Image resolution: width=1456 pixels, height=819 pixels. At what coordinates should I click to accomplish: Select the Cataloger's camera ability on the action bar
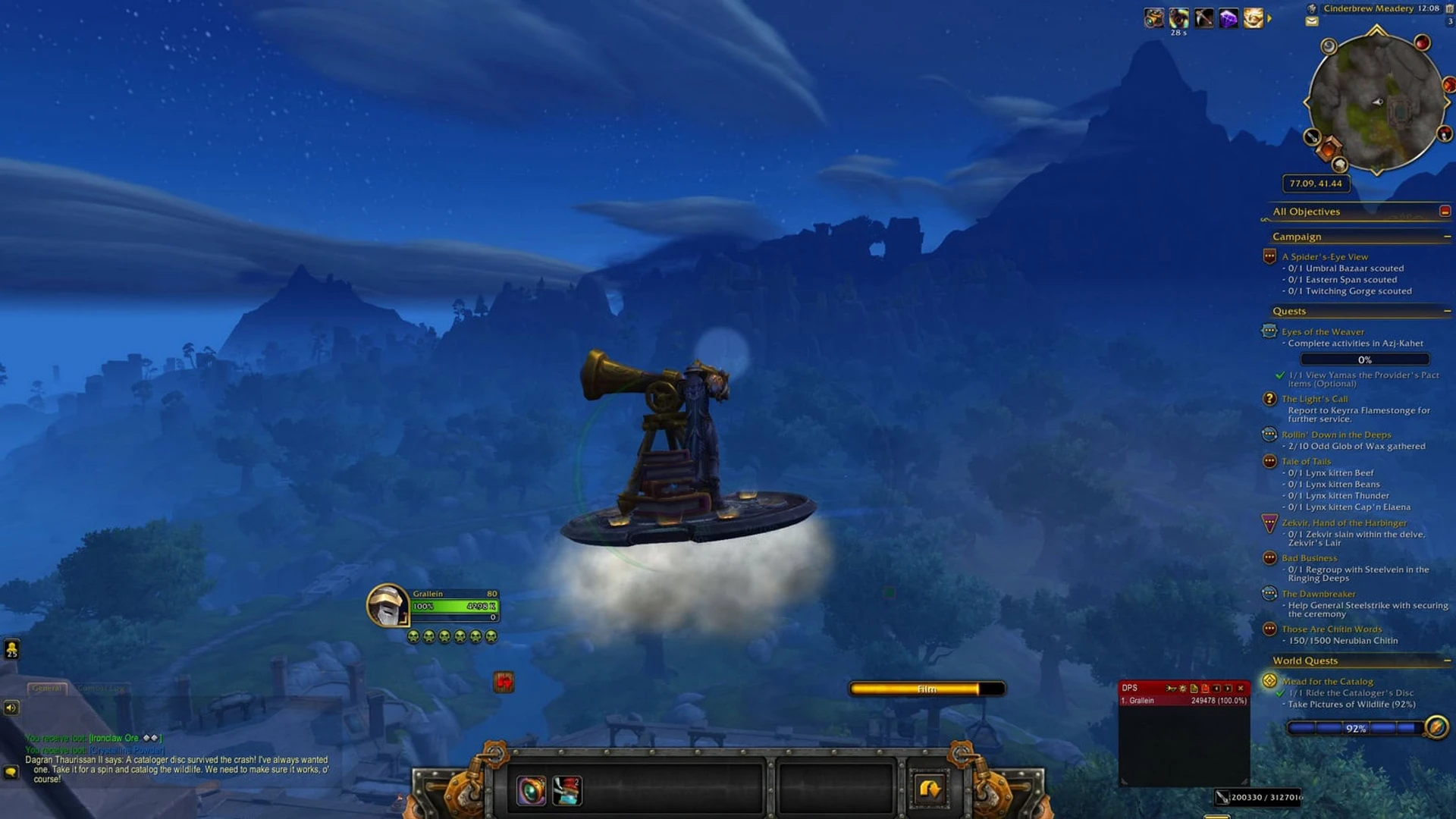(x=531, y=792)
